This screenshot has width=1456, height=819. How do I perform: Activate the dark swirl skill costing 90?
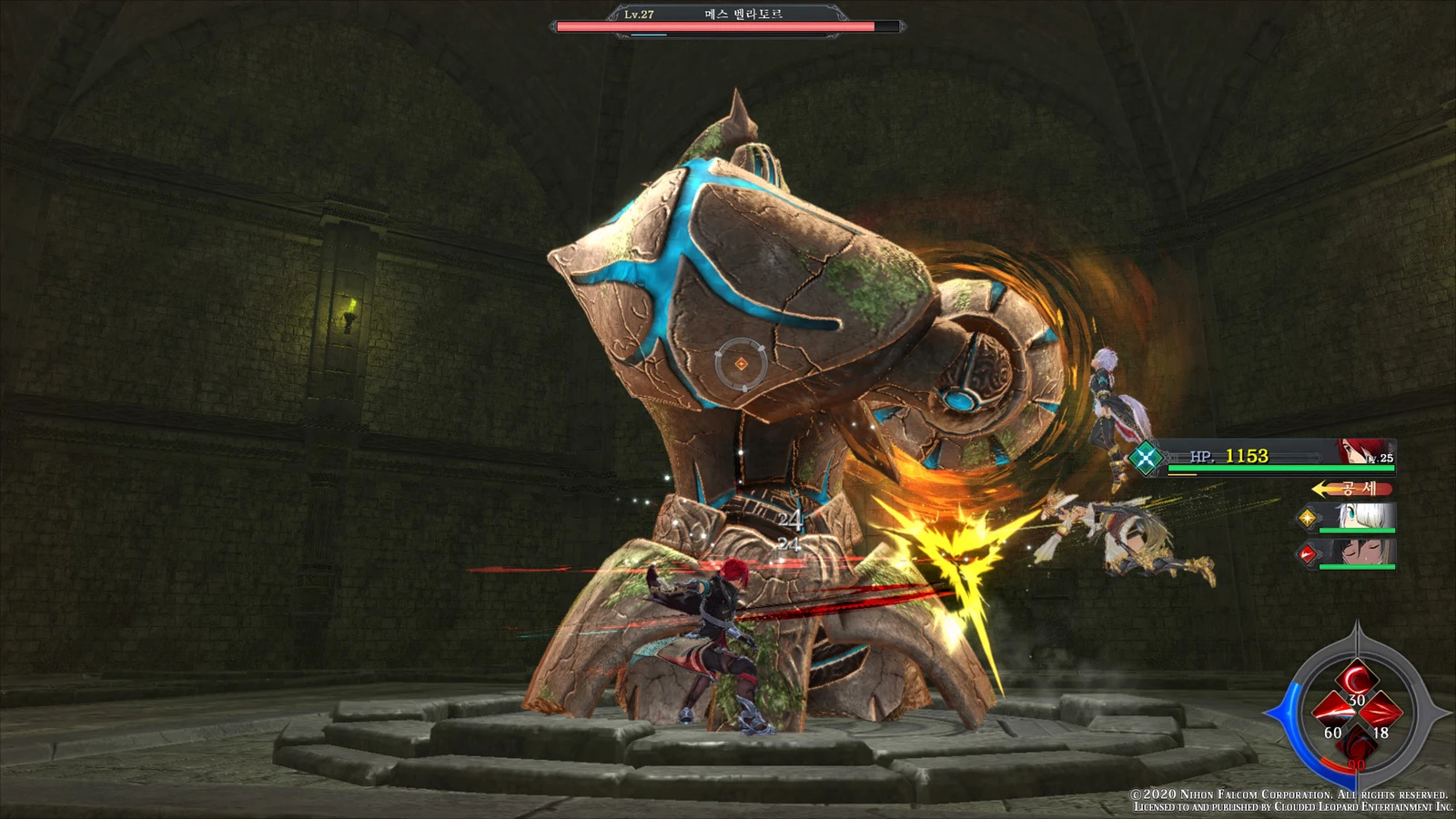click(x=1356, y=743)
